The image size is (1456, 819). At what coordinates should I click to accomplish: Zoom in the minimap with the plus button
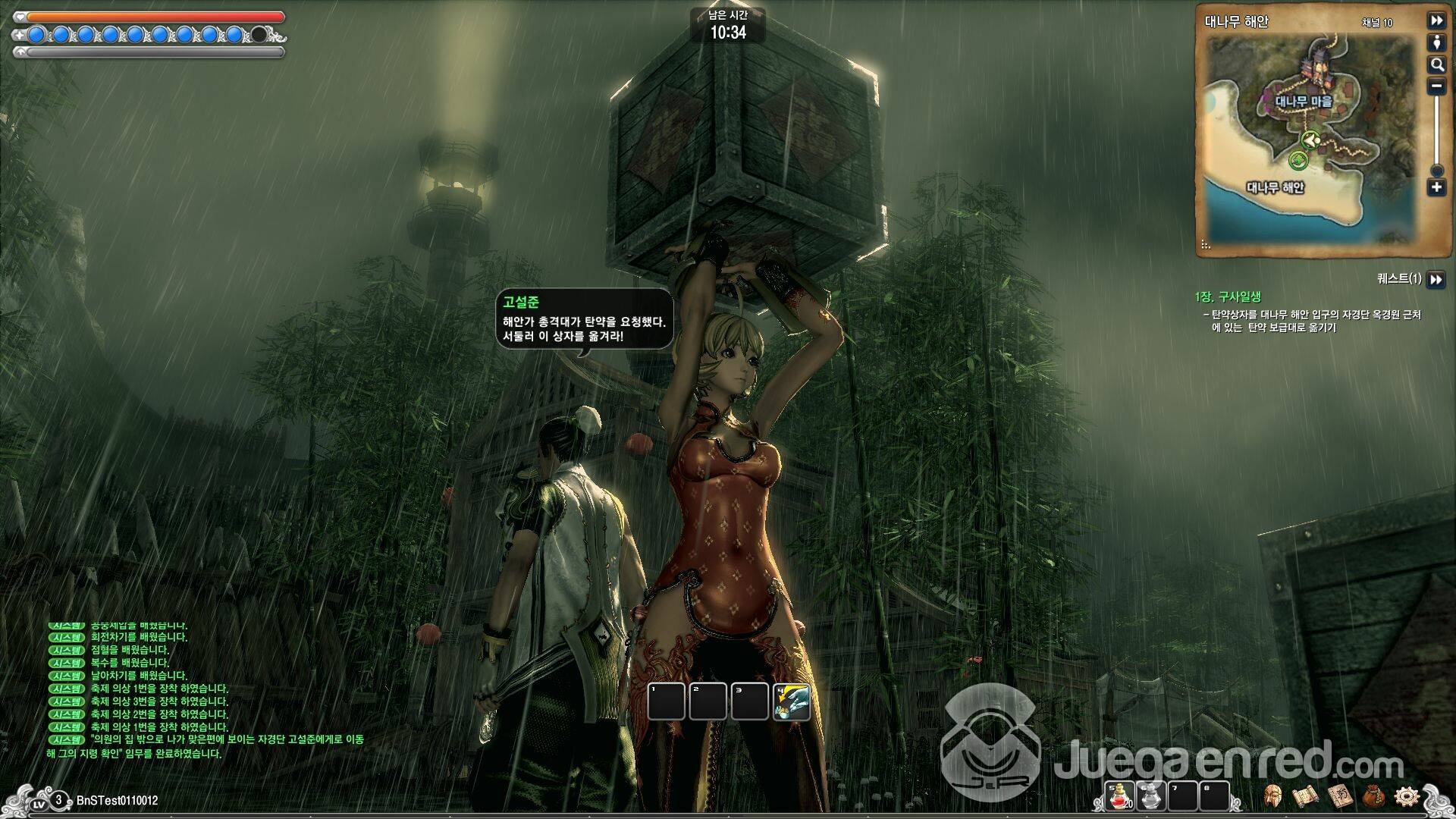coord(1436,187)
